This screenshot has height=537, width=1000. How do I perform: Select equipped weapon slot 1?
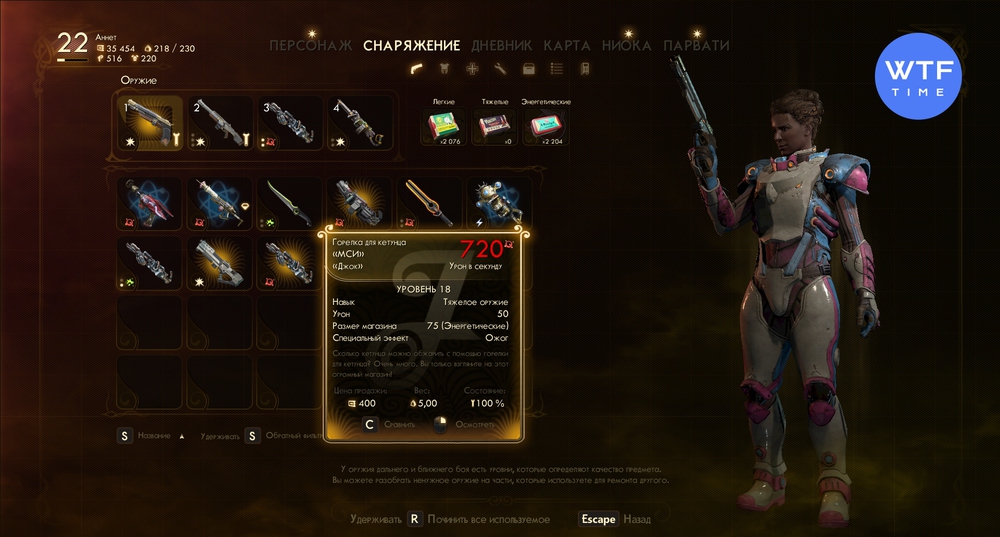click(150, 124)
